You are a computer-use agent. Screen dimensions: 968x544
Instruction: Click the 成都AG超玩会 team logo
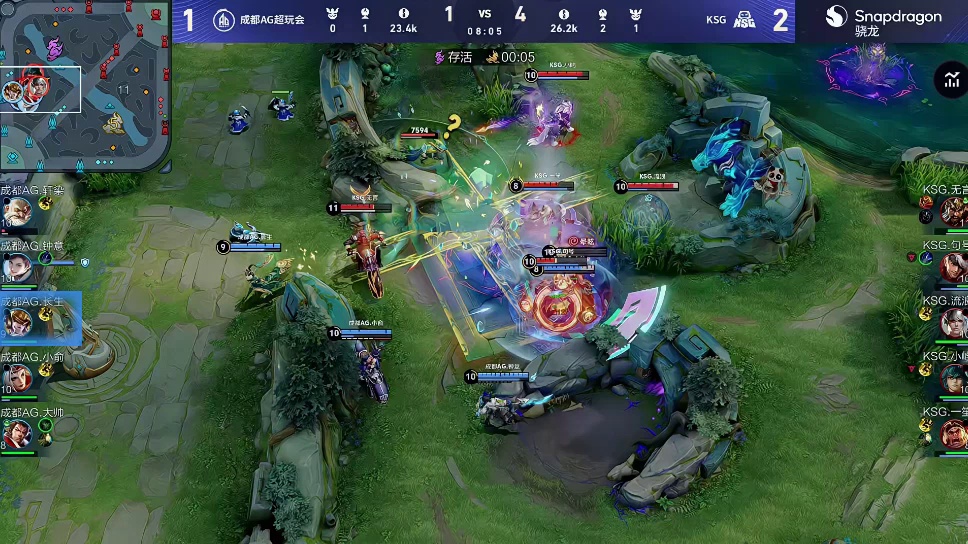(x=224, y=19)
